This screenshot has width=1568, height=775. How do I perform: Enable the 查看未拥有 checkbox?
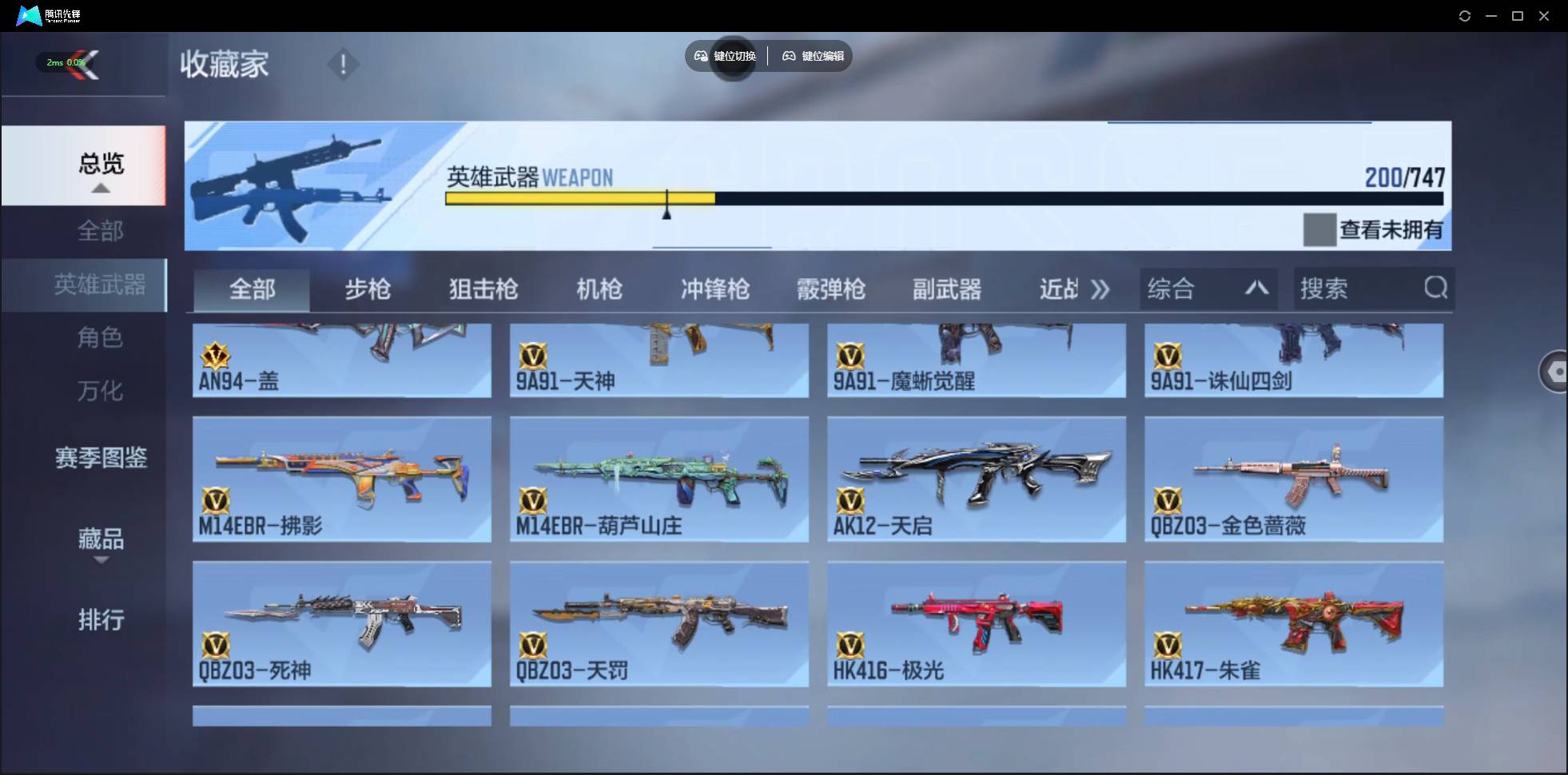pos(1320,229)
